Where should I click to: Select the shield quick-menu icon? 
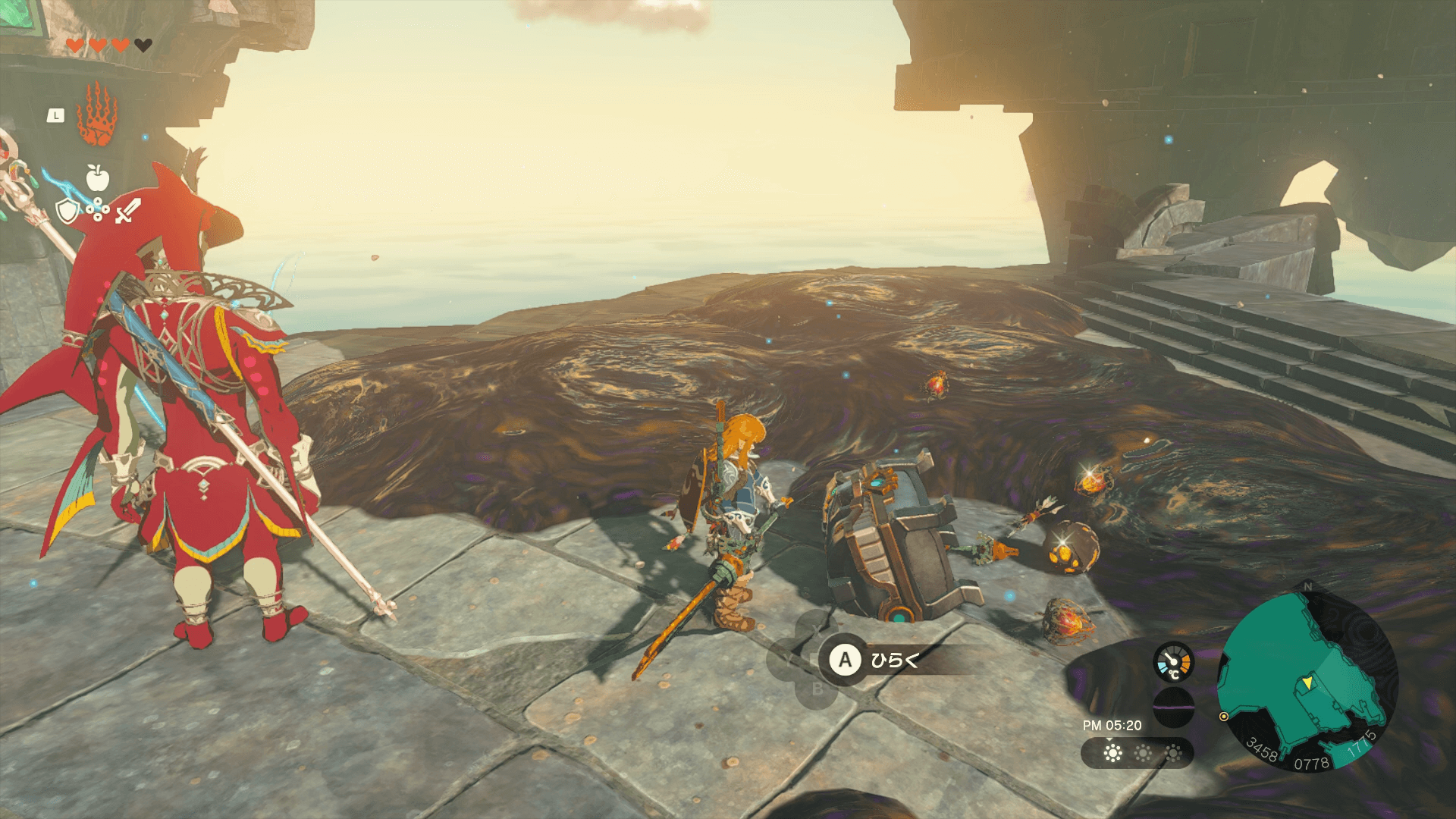pos(68,212)
